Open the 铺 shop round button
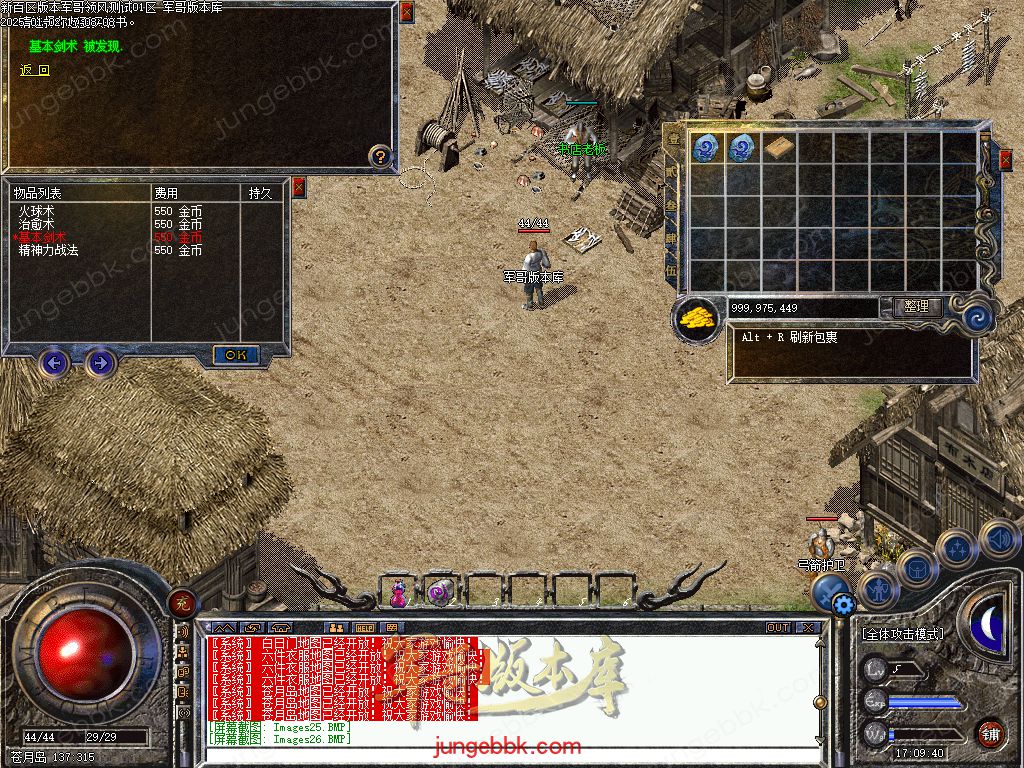Image resolution: width=1024 pixels, height=768 pixels. (x=991, y=733)
